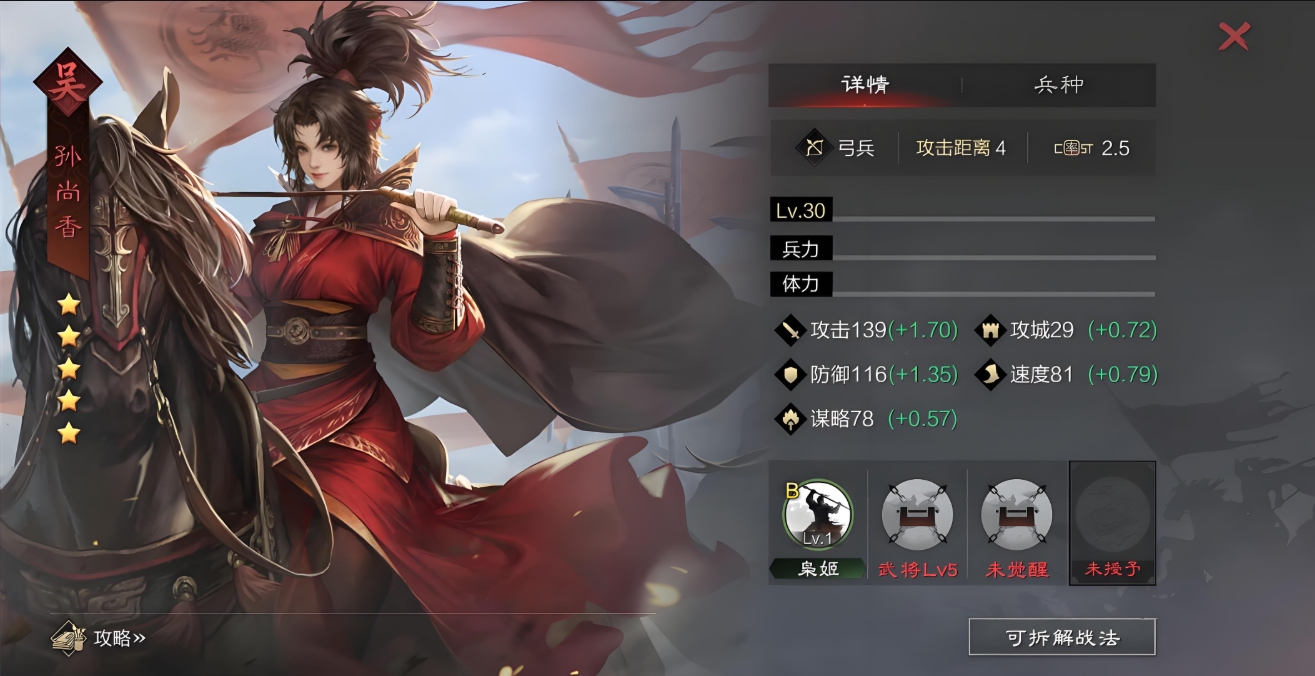Click the 可拆解战法 button
This screenshot has width=1315, height=676.
coord(1061,637)
